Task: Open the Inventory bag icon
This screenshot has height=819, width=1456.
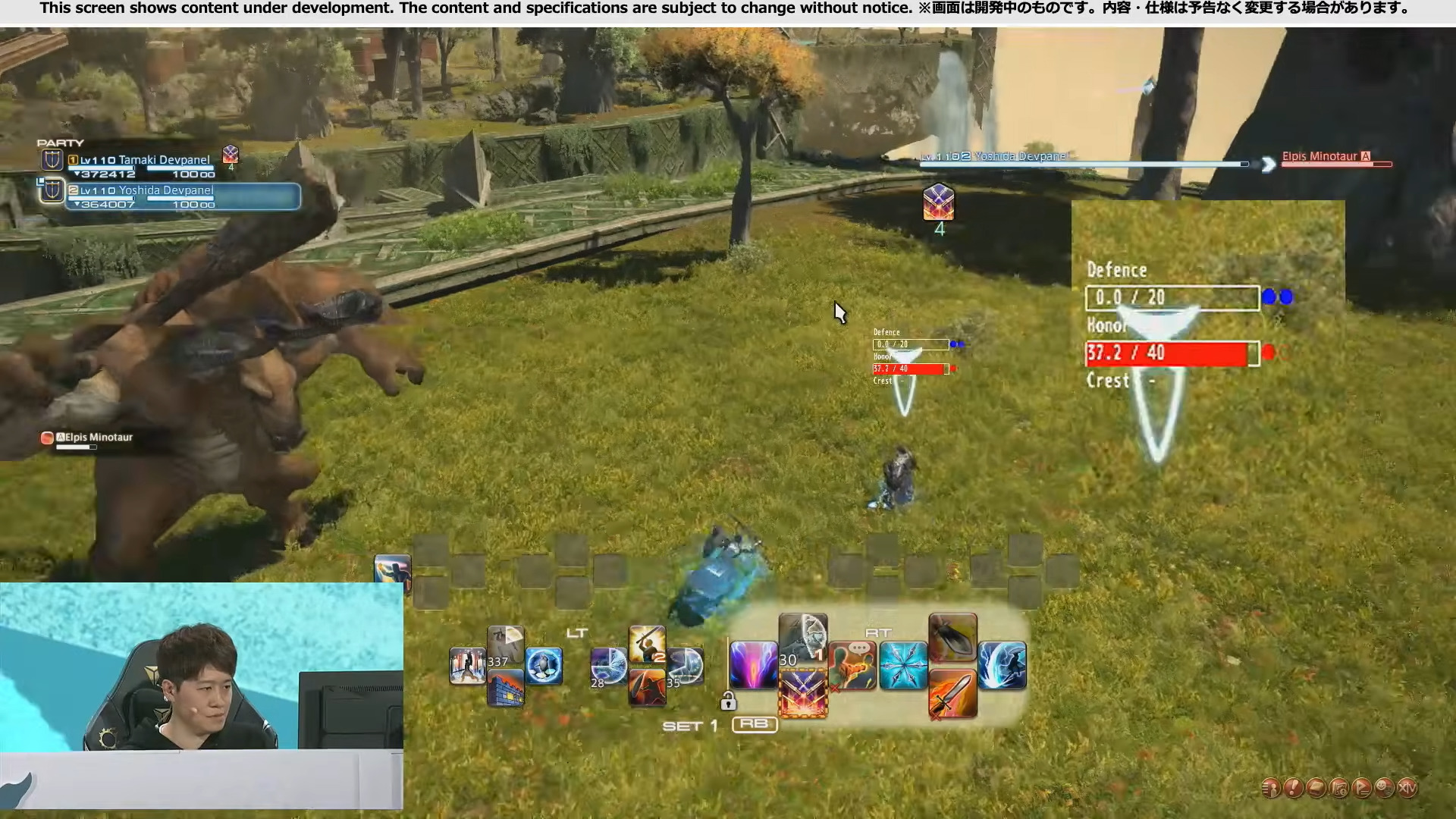Action: [x=1316, y=789]
